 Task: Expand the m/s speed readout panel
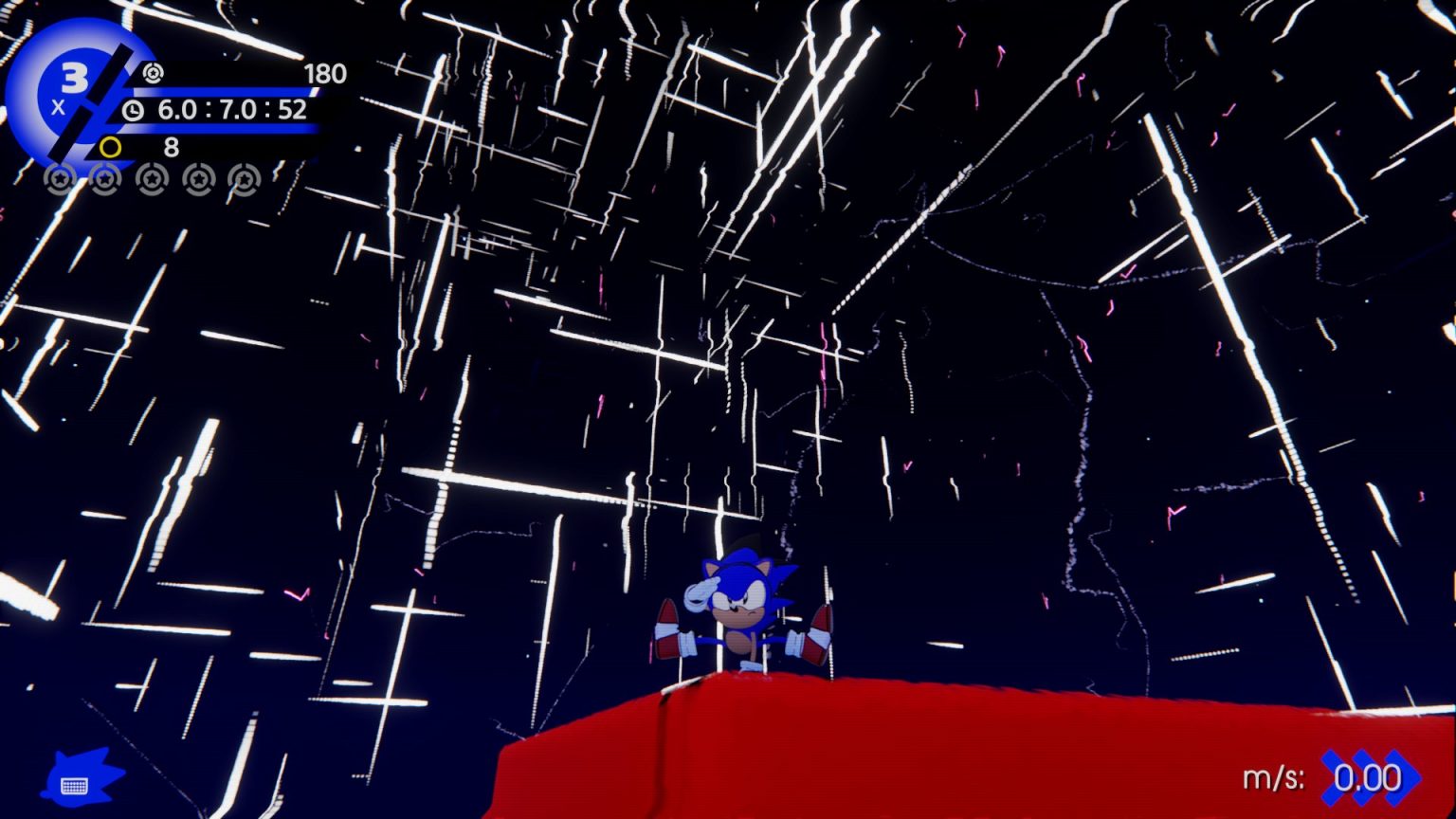click(1327, 777)
